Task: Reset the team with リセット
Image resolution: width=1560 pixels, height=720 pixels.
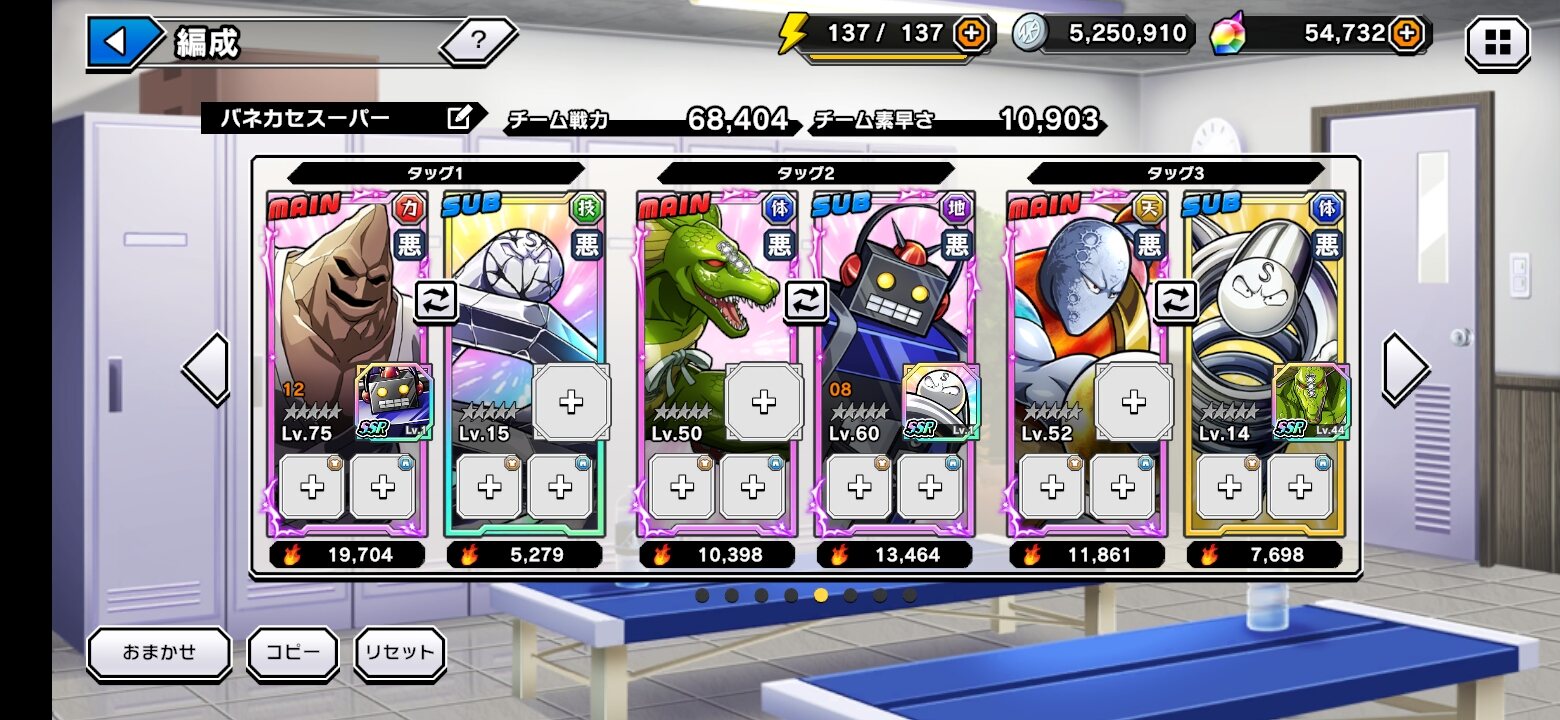Action: coord(399,653)
